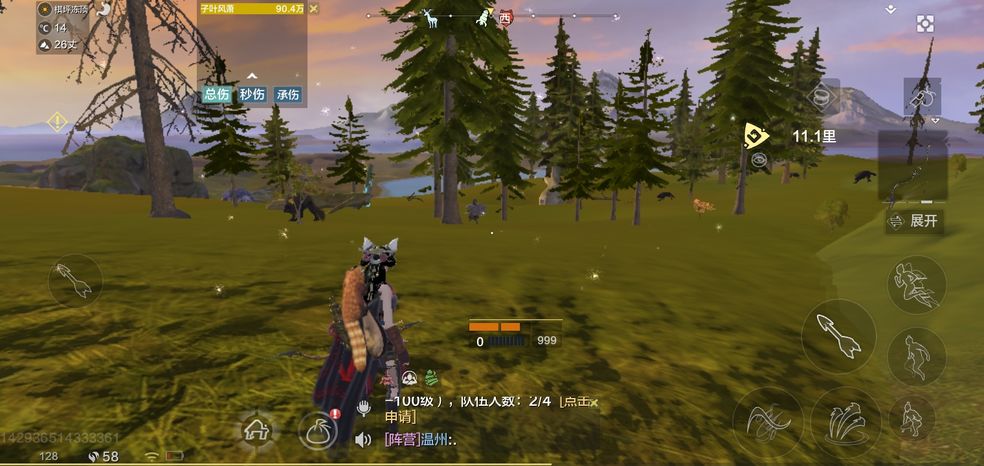
Task: Toggle the microphone voice icon
Action: [x=364, y=408]
